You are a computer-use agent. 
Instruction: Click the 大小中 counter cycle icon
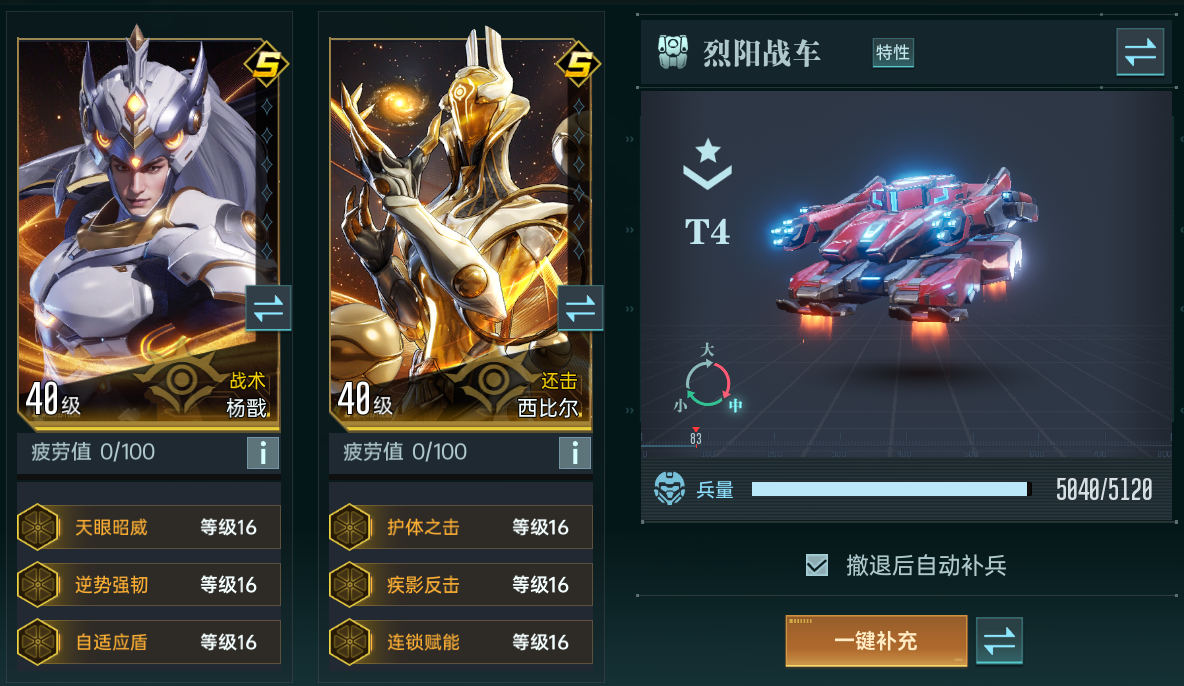pyautogui.click(x=708, y=383)
